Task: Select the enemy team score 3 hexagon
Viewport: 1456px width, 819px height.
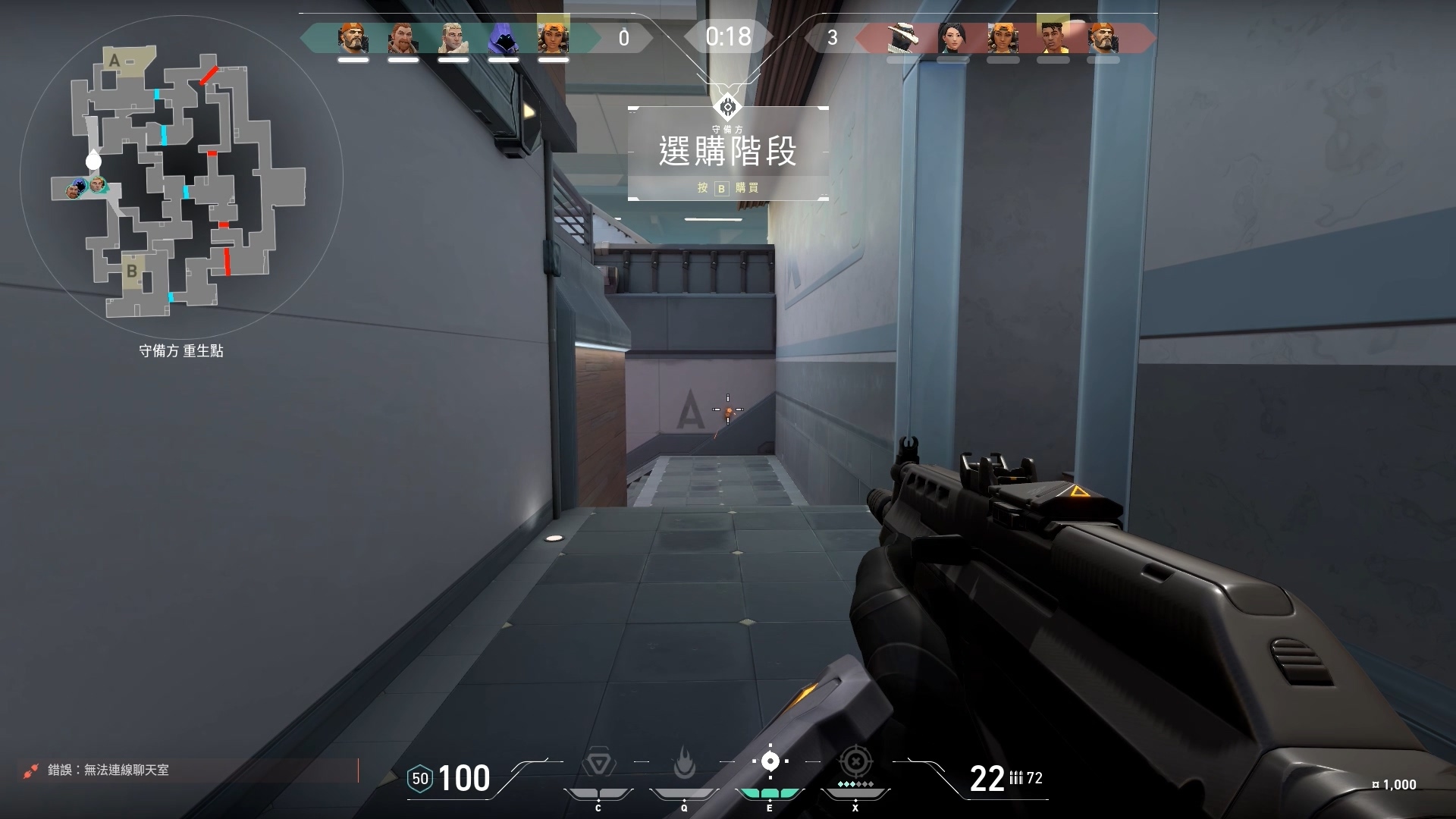Action: click(833, 36)
